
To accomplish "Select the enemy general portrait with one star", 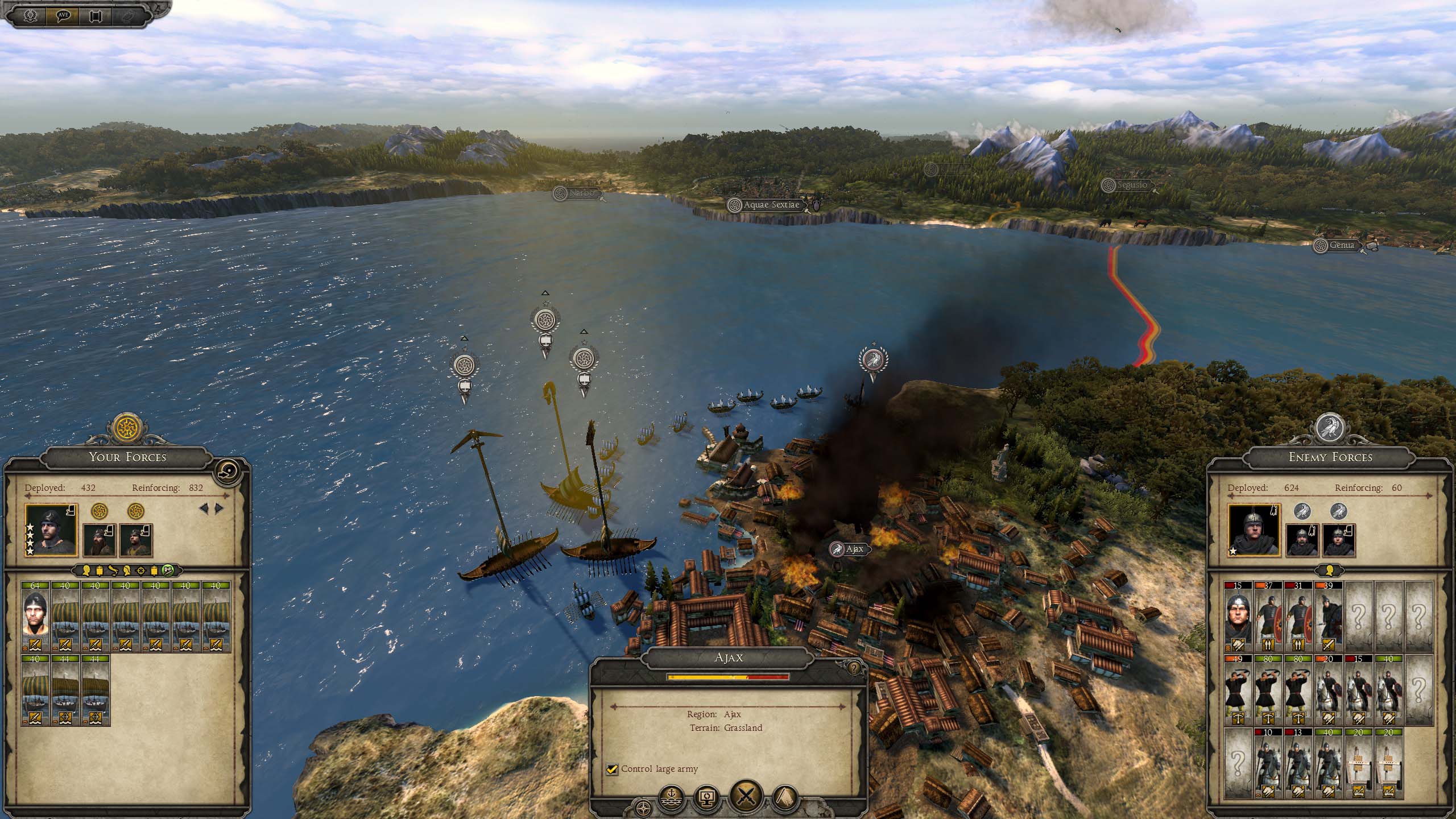I will coord(1254,530).
